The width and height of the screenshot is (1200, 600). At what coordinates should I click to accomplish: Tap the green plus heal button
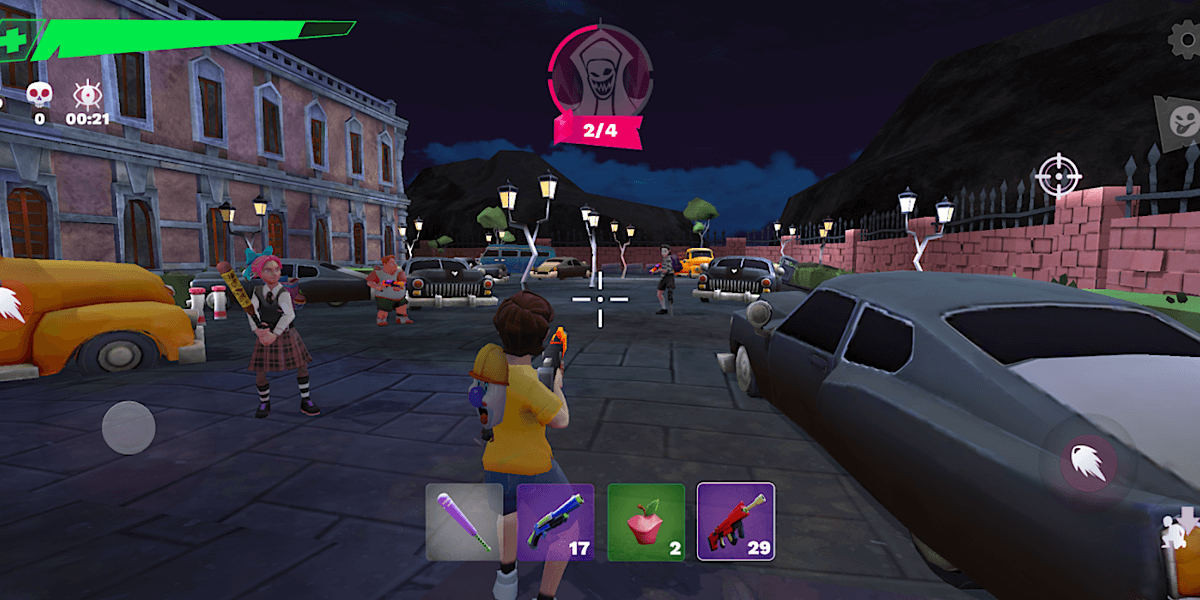pos(13,41)
